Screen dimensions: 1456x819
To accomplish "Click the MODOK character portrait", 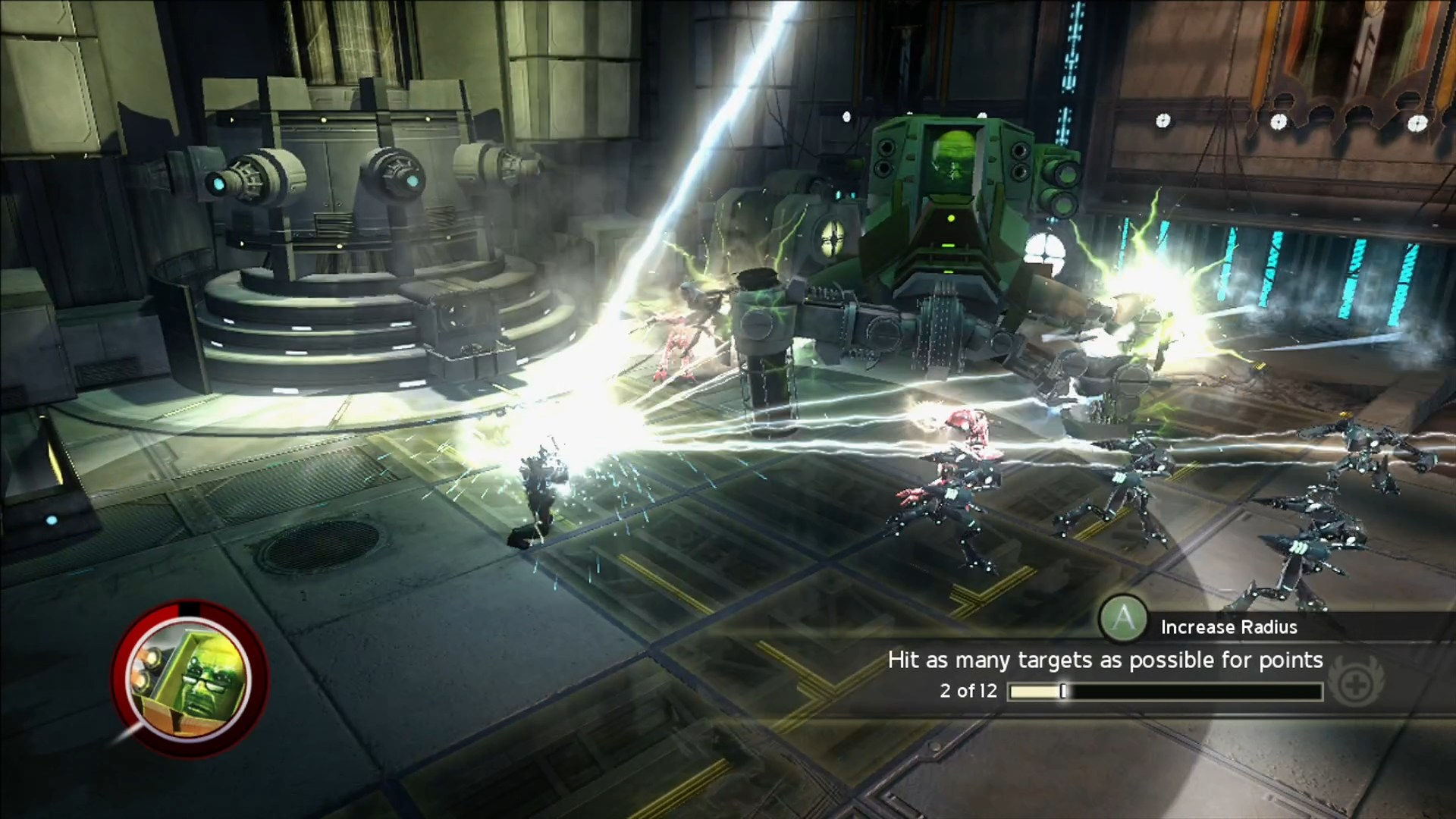I will (189, 677).
